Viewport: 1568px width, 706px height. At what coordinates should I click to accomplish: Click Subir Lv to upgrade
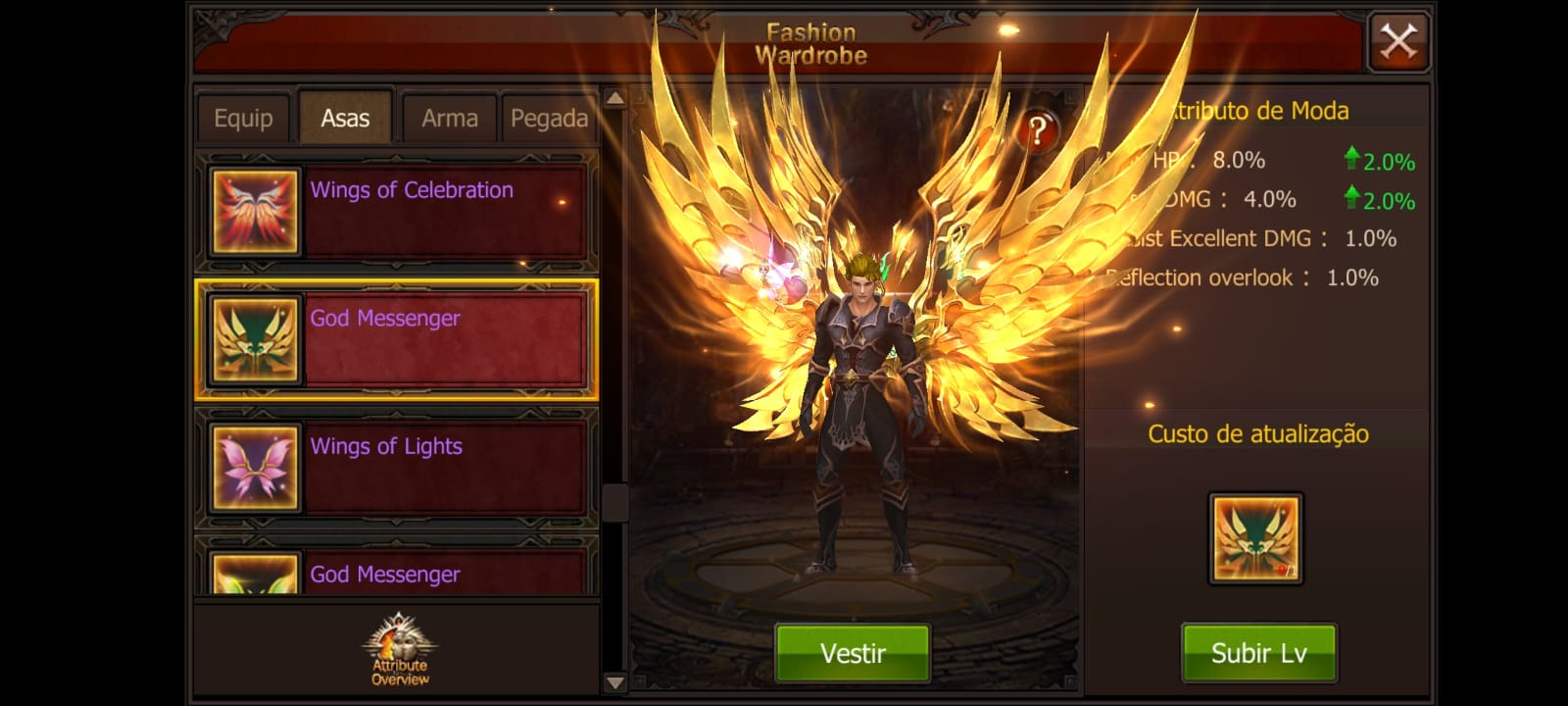(1258, 653)
